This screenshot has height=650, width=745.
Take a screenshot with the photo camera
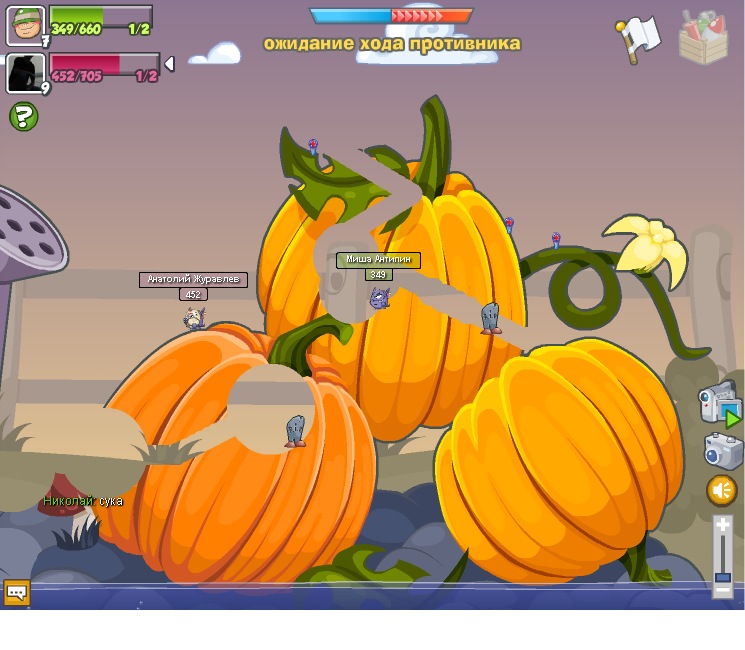(x=722, y=452)
